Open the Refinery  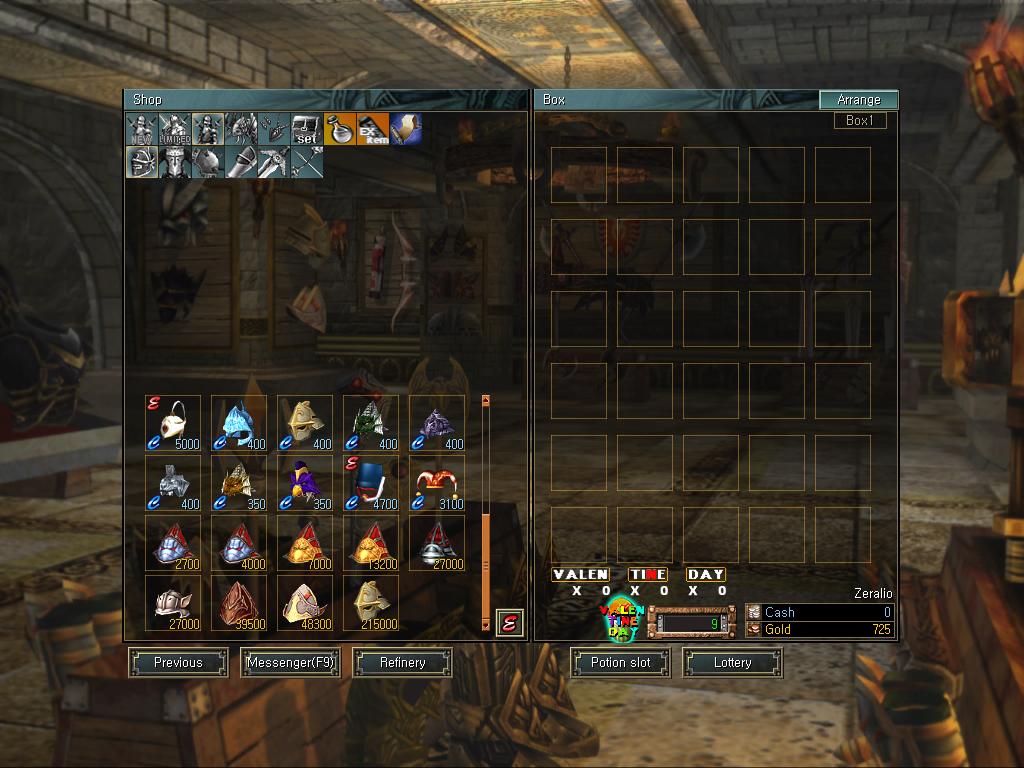[402, 662]
